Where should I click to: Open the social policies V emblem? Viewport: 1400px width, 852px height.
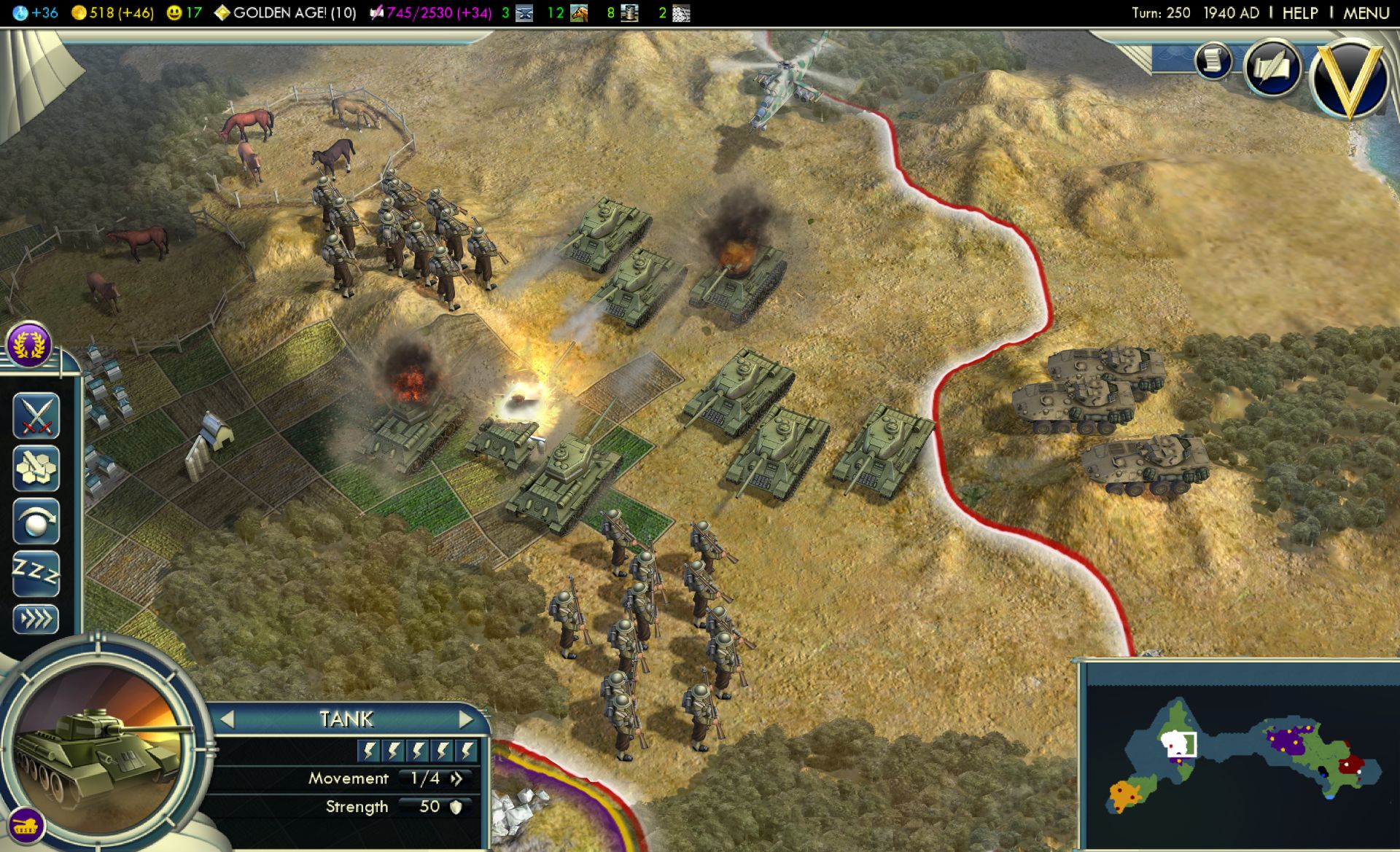(1349, 78)
